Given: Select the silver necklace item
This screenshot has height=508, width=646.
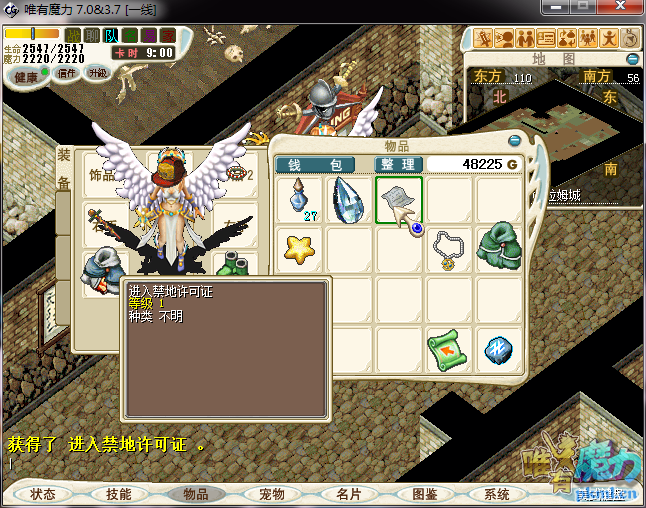Looking at the screenshot, I should [x=449, y=249].
